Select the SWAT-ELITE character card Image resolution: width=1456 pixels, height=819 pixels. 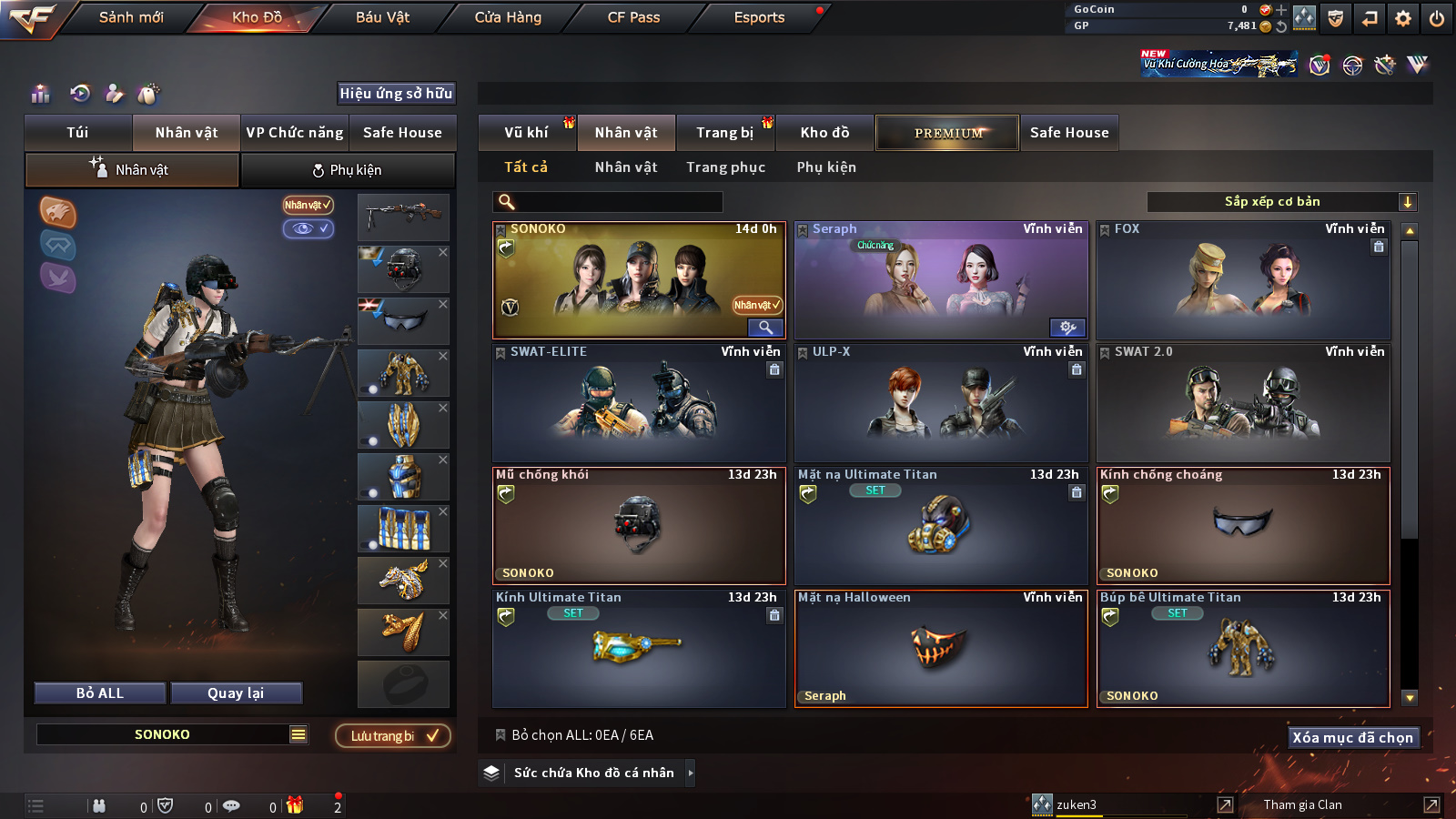639,403
